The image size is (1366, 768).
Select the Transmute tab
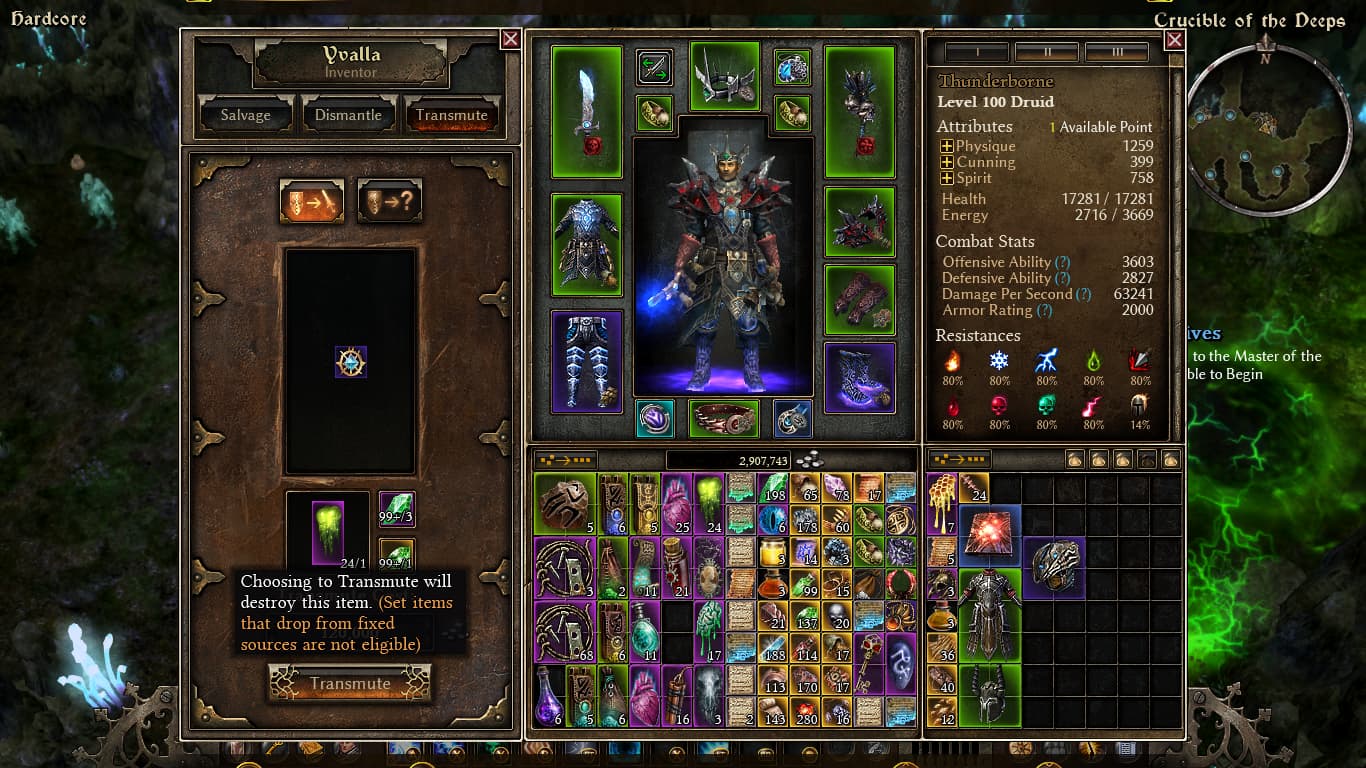(452, 115)
